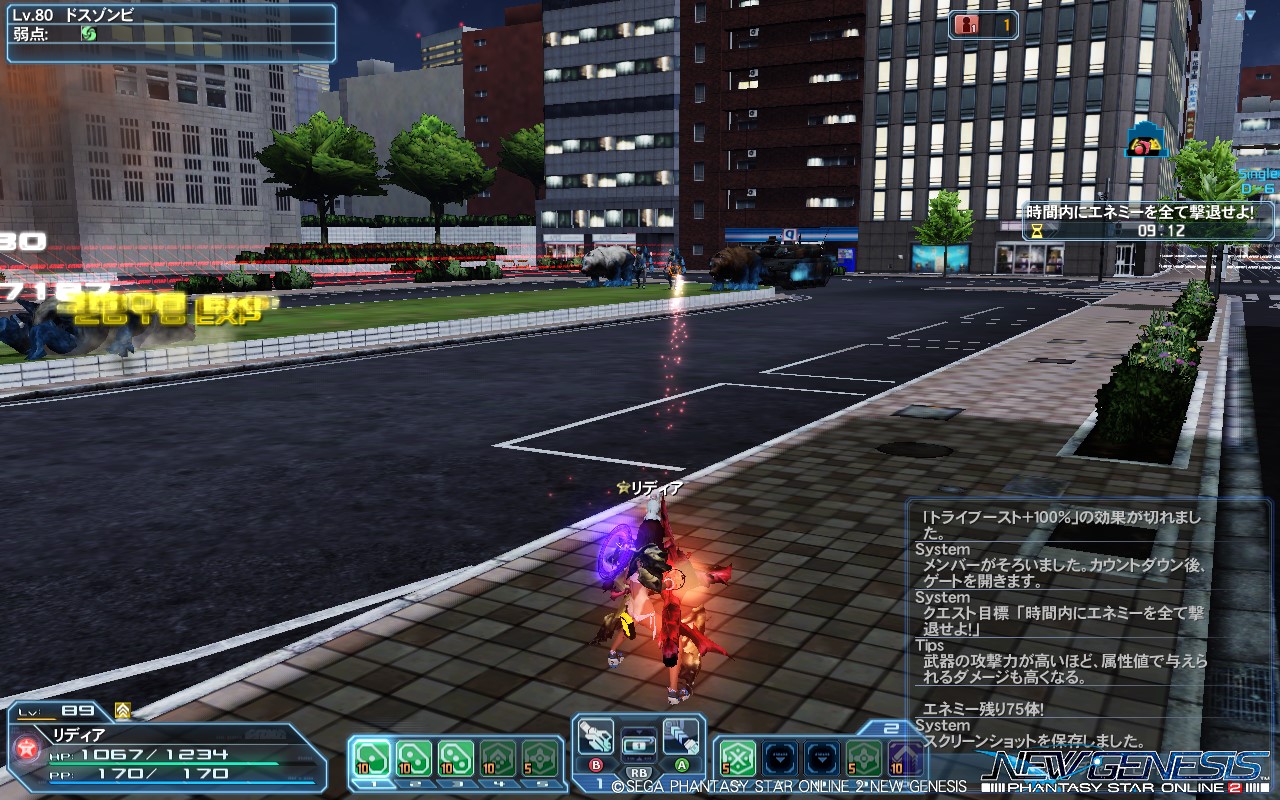
Task: Click the hourglass icon on the quest timer
Action: (1036, 232)
